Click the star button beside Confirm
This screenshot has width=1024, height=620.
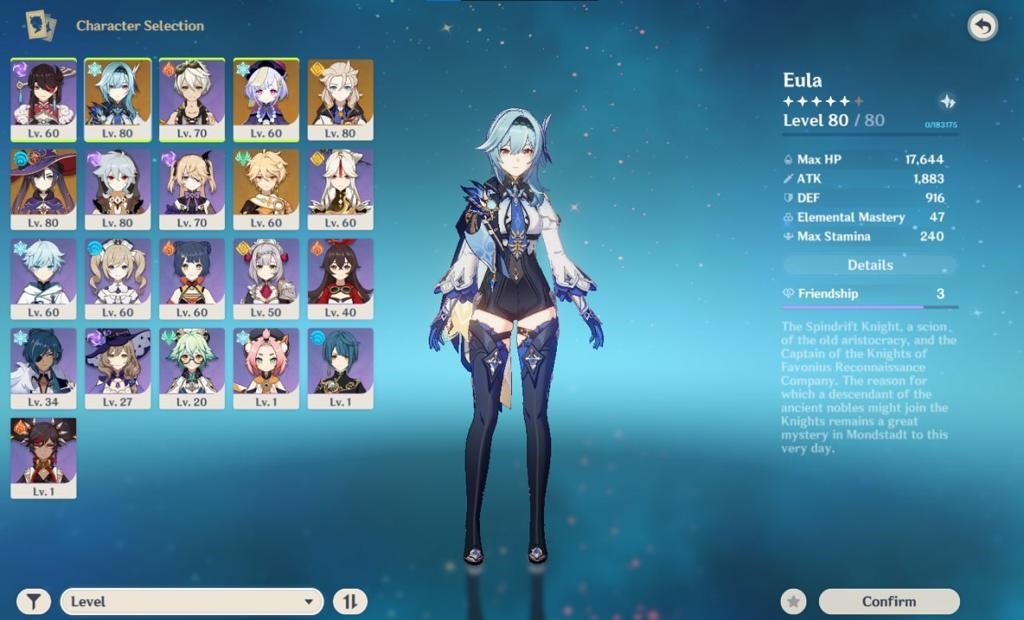click(793, 601)
